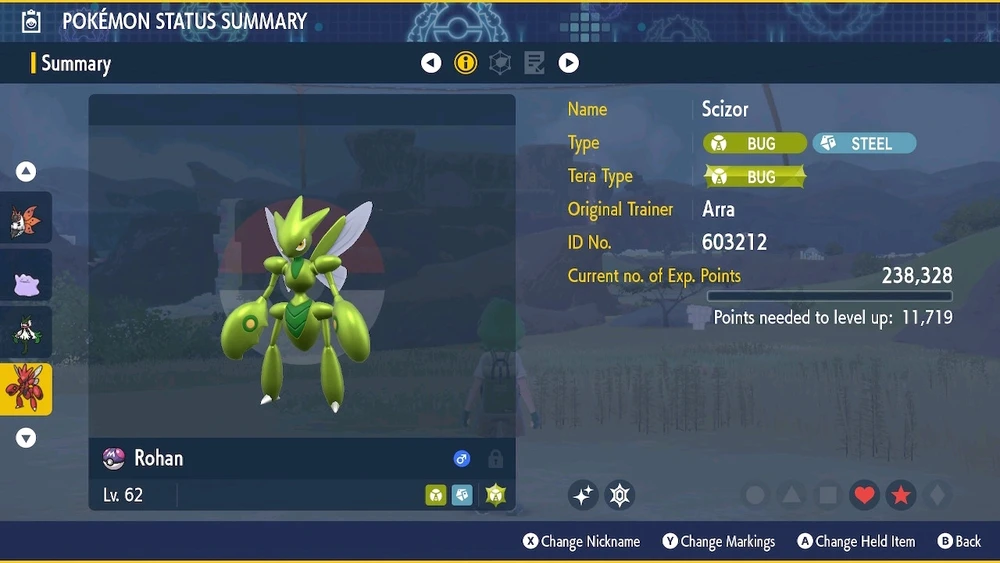Select the red Scizor party thumbnail
The width and height of the screenshot is (1000, 563).
pyautogui.click(x=25, y=389)
